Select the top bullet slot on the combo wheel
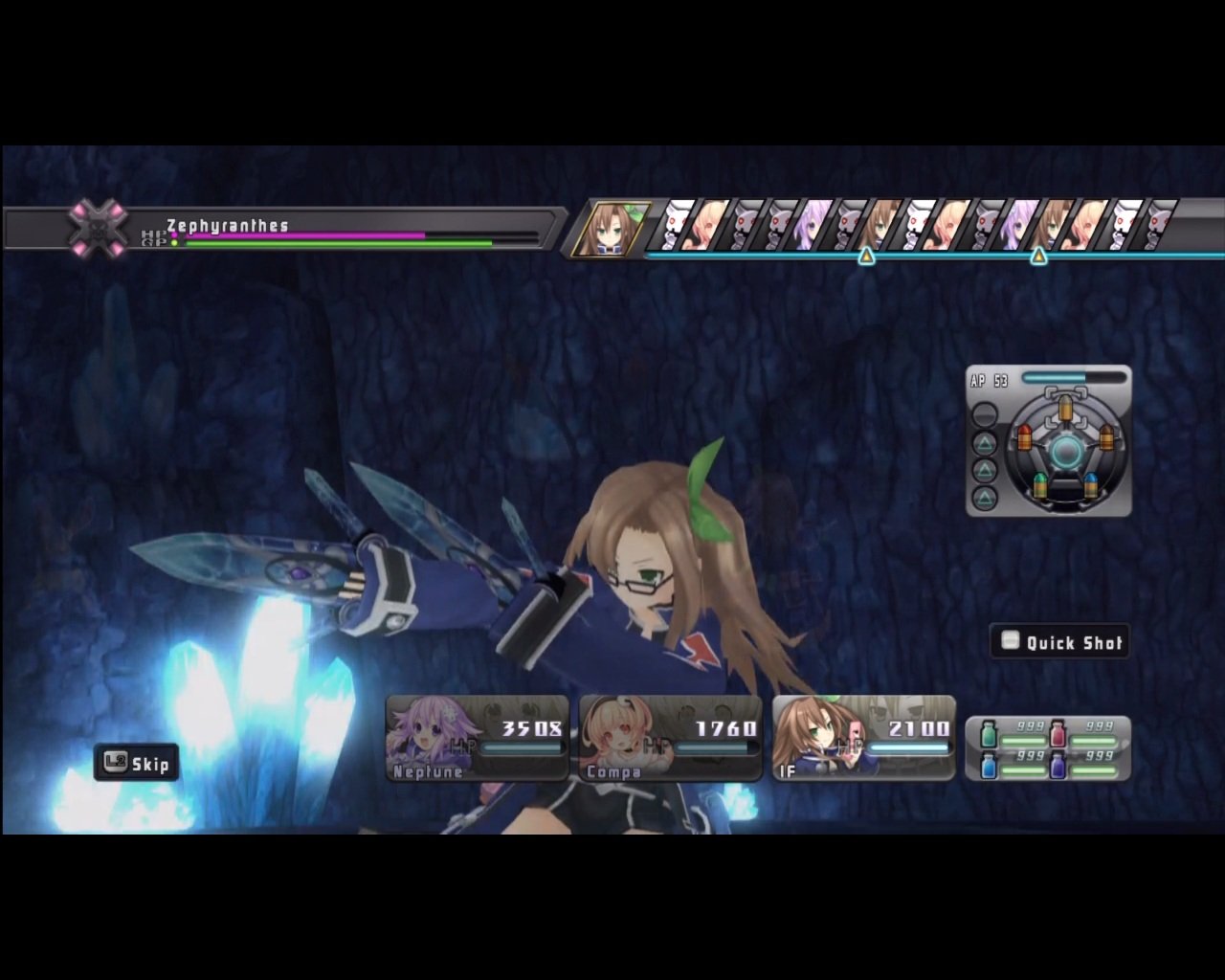 pos(1065,409)
